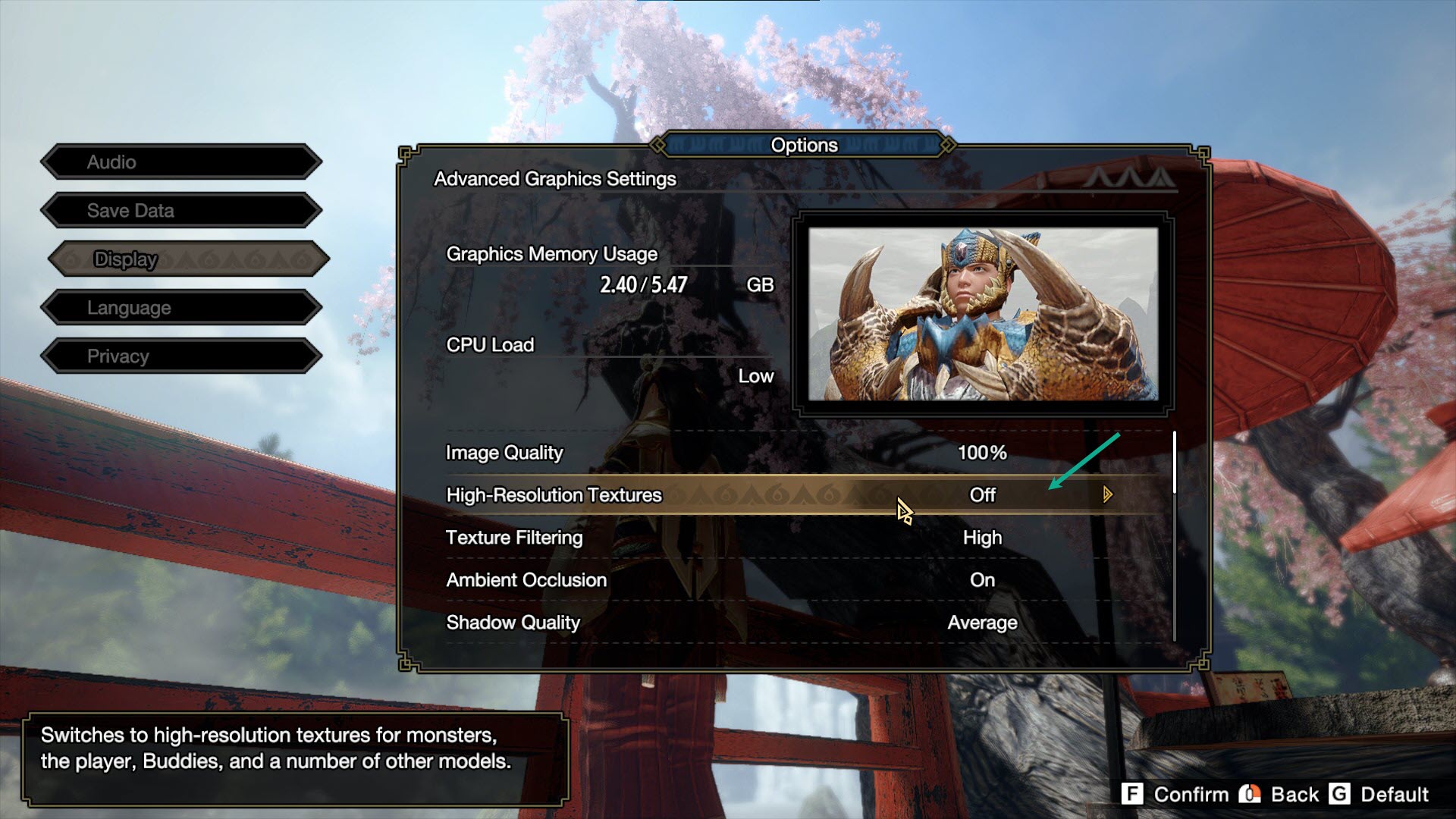
Task: Switch Texture Filtering from High
Action: point(984,537)
